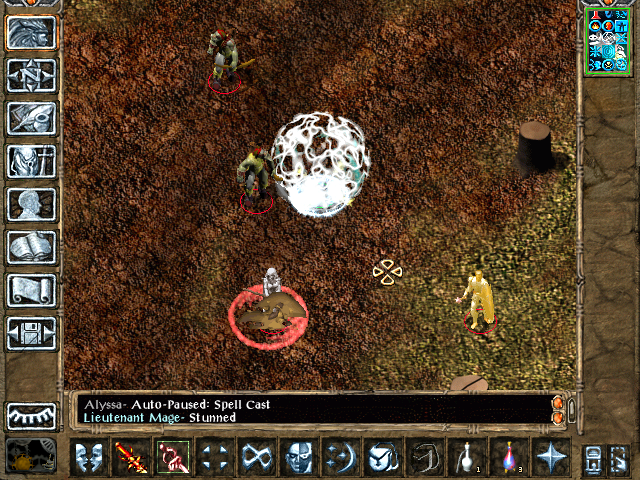
Task: Open the area map screen
Action: [31, 75]
